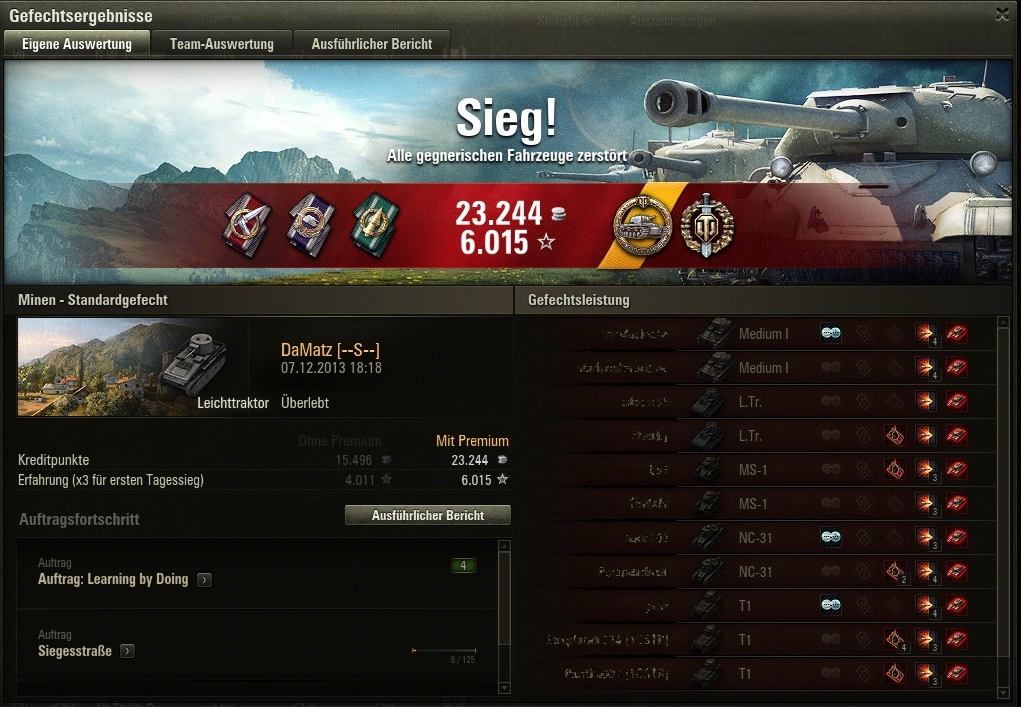Select the first L.Tr. enemy row
The image size is (1021, 707).
coord(760,402)
